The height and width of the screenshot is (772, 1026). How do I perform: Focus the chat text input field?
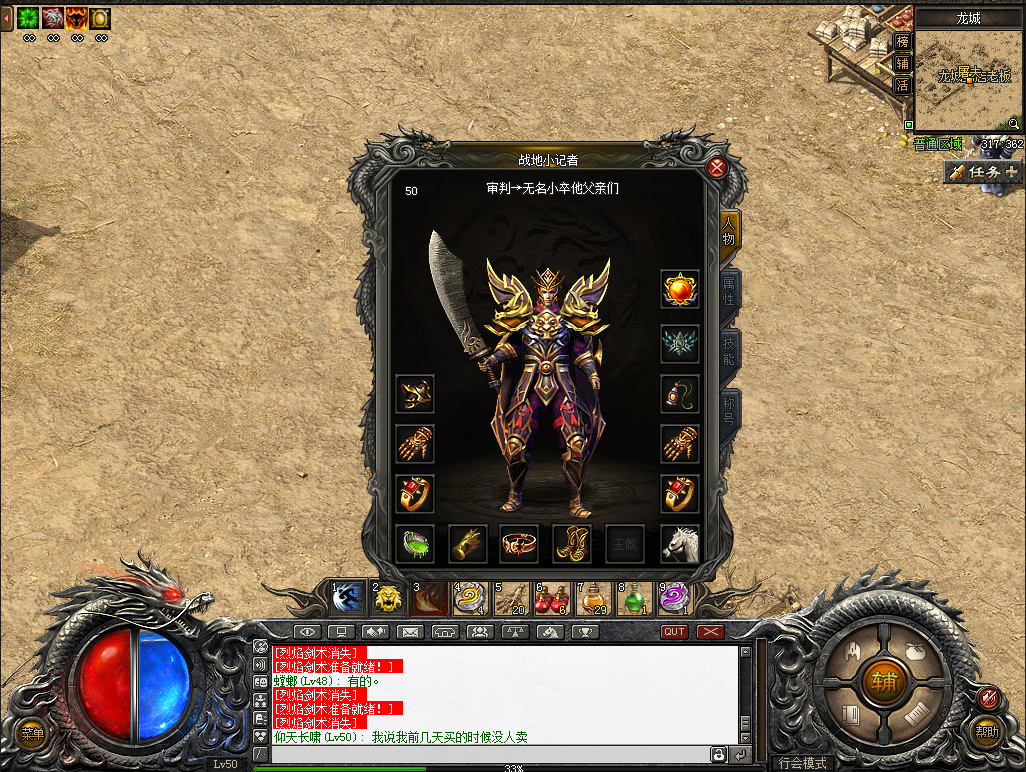(x=489, y=753)
